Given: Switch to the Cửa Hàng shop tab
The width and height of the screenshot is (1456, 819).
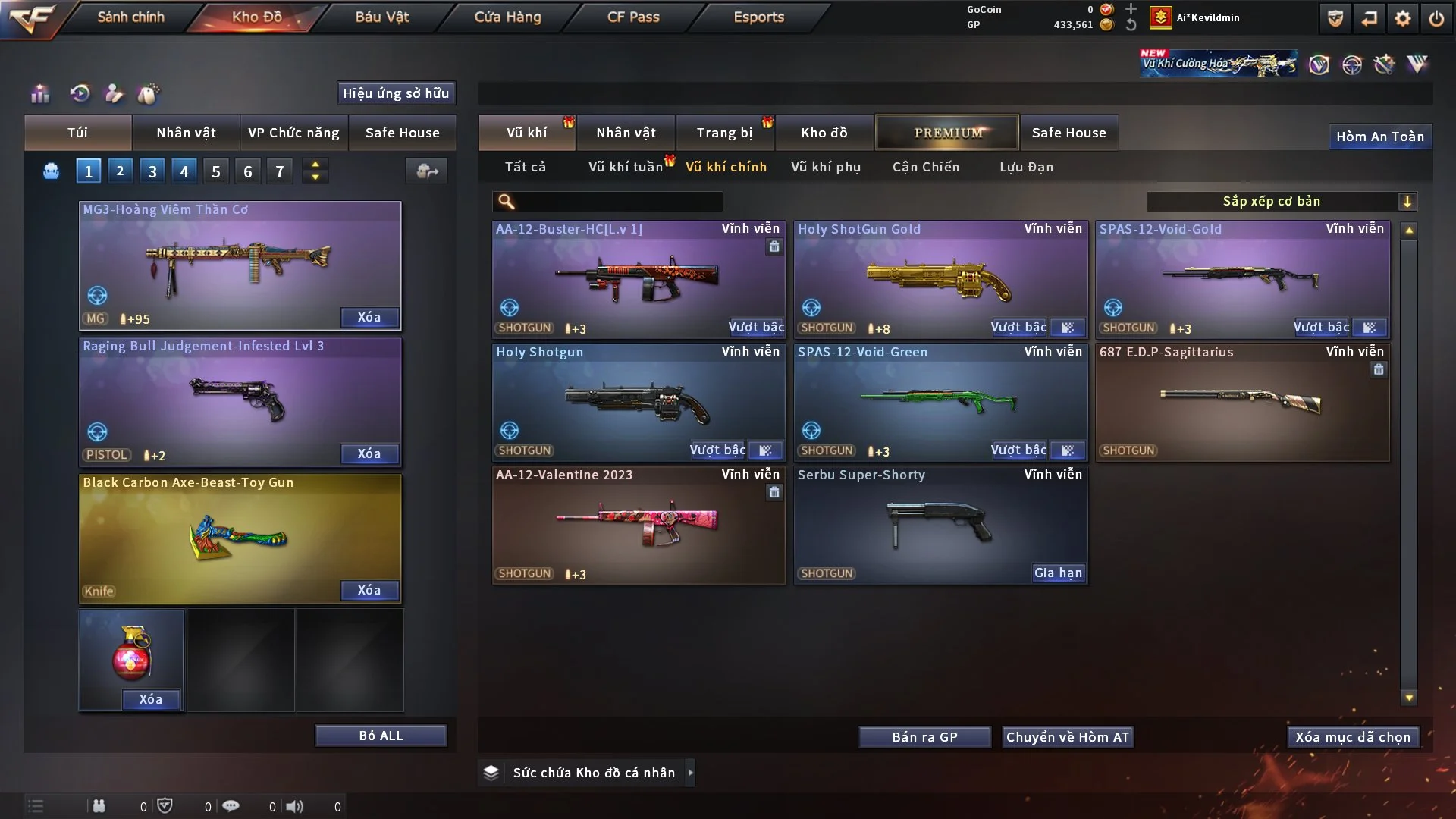Looking at the screenshot, I should [x=507, y=17].
